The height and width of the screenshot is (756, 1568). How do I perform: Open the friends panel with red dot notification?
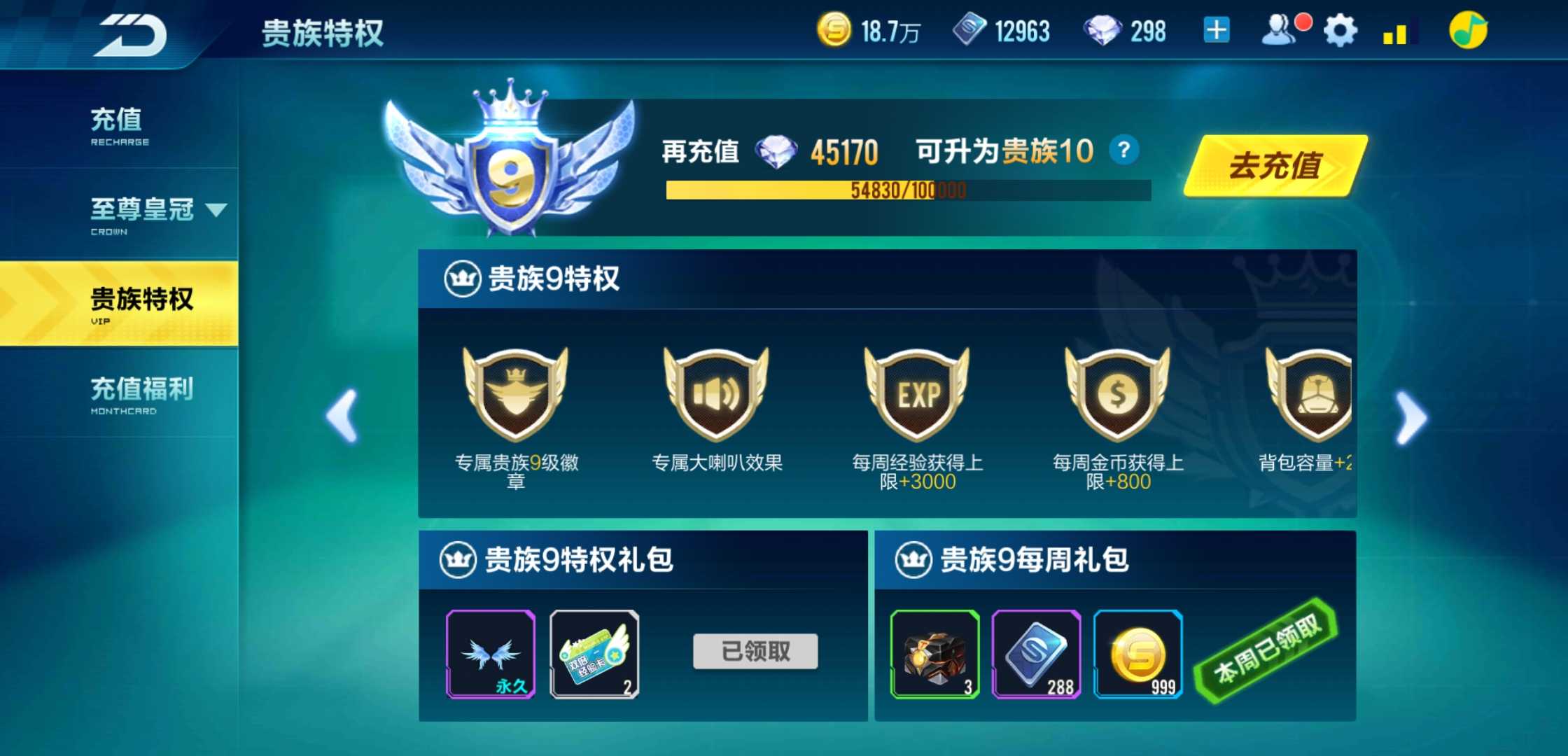pyautogui.click(x=1280, y=31)
